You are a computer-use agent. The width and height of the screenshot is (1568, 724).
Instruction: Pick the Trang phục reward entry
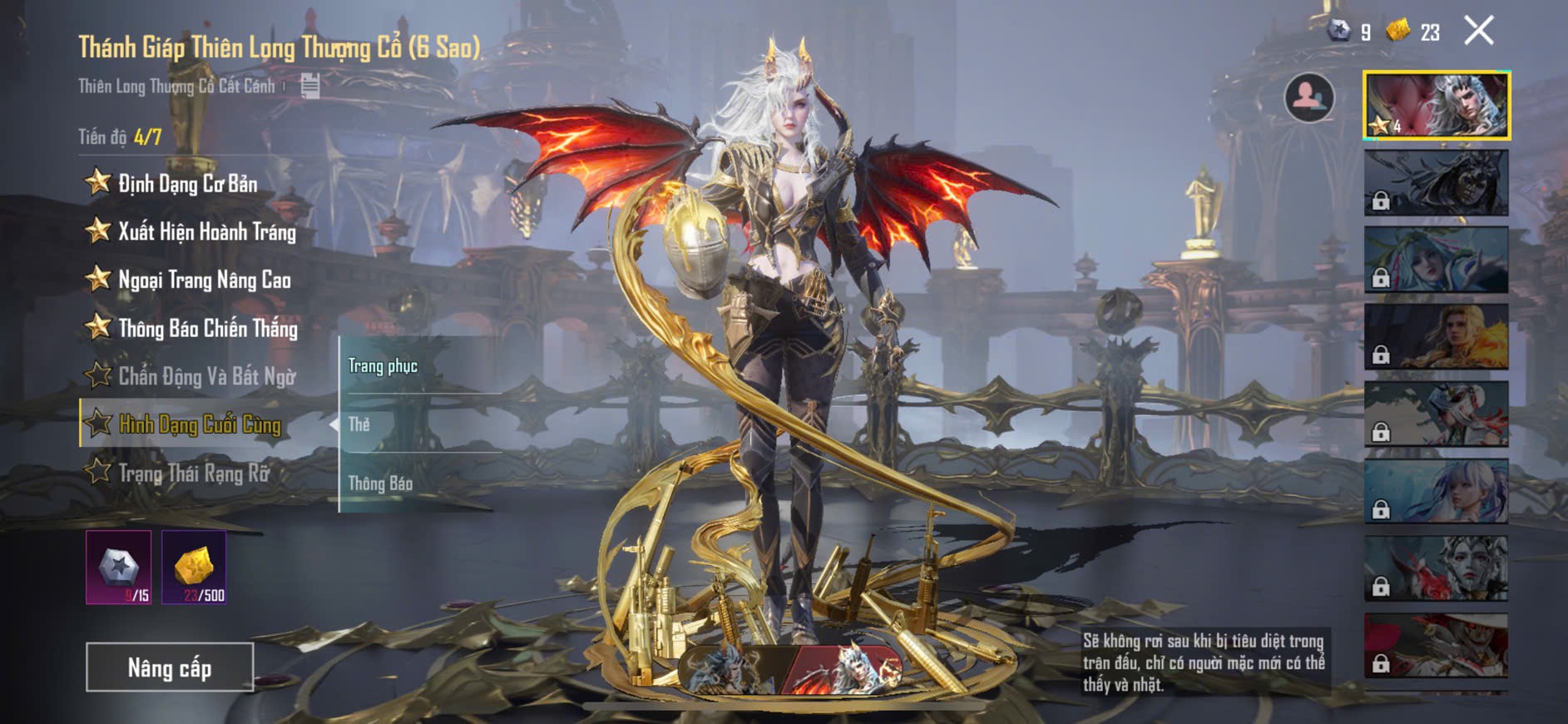click(383, 366)
